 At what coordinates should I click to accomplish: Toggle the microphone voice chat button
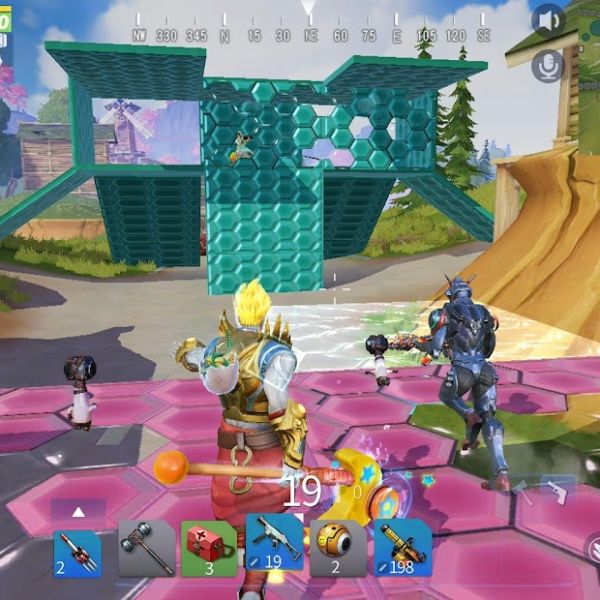point(547,66)
